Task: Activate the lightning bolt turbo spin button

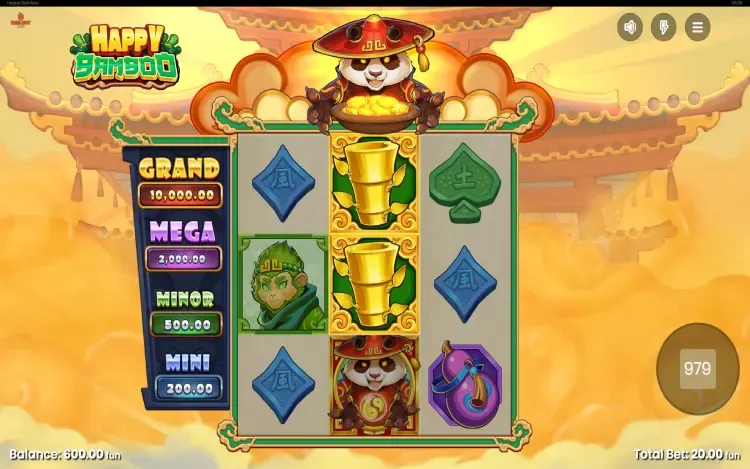Action: pyautogui.click(x=664, y=27)
